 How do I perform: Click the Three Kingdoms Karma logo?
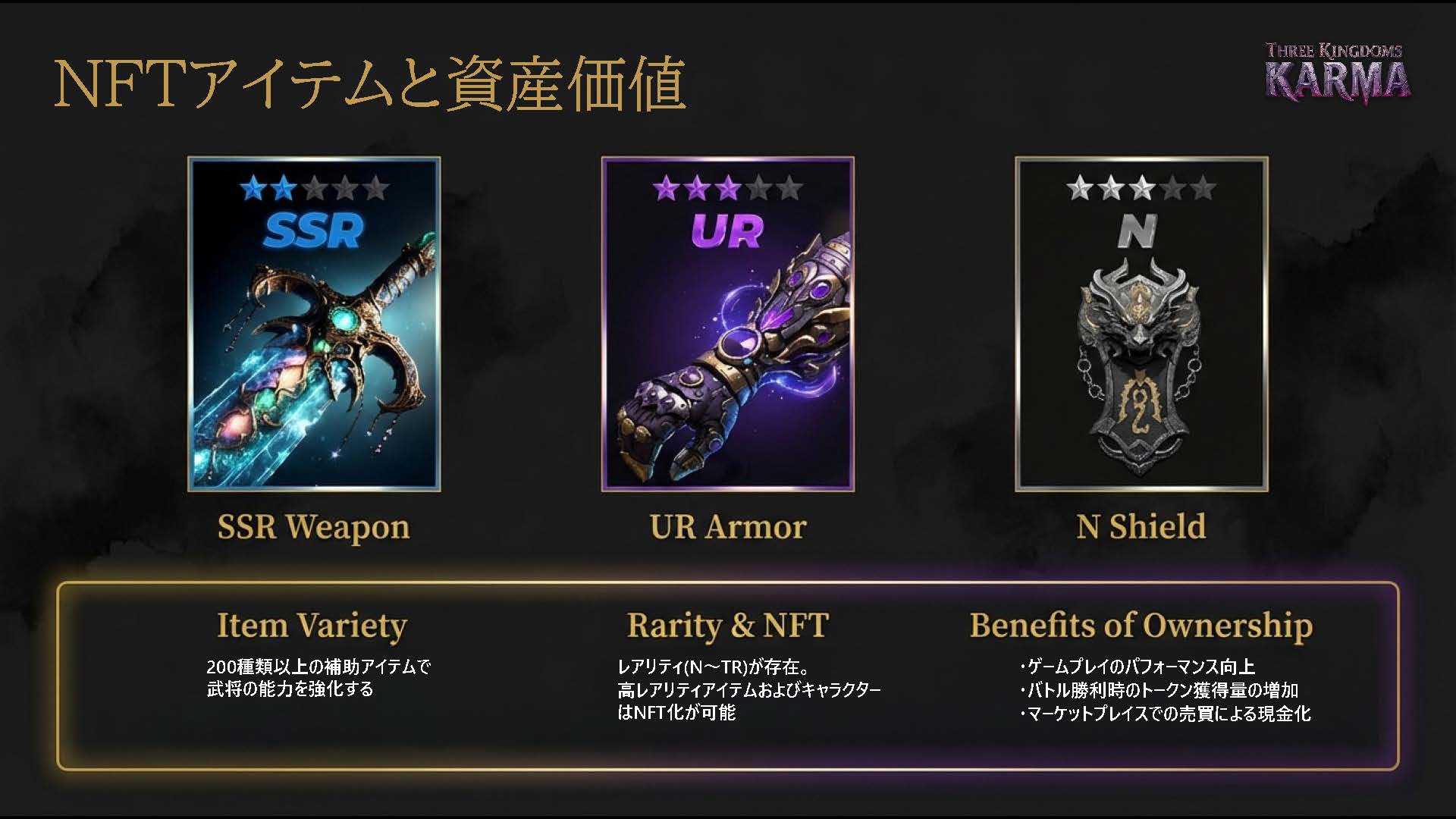(1336, 73)
